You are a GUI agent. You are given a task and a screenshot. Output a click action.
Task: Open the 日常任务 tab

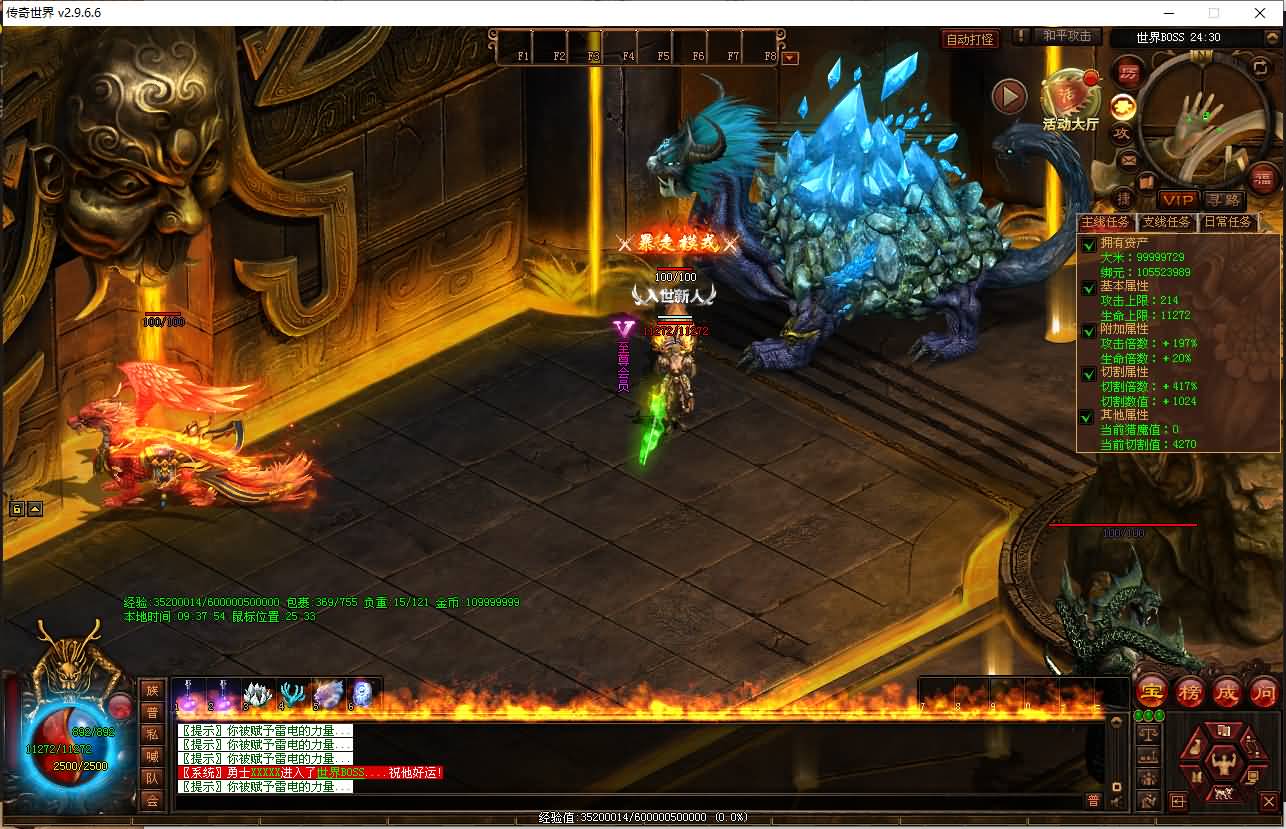point(1227,222)
